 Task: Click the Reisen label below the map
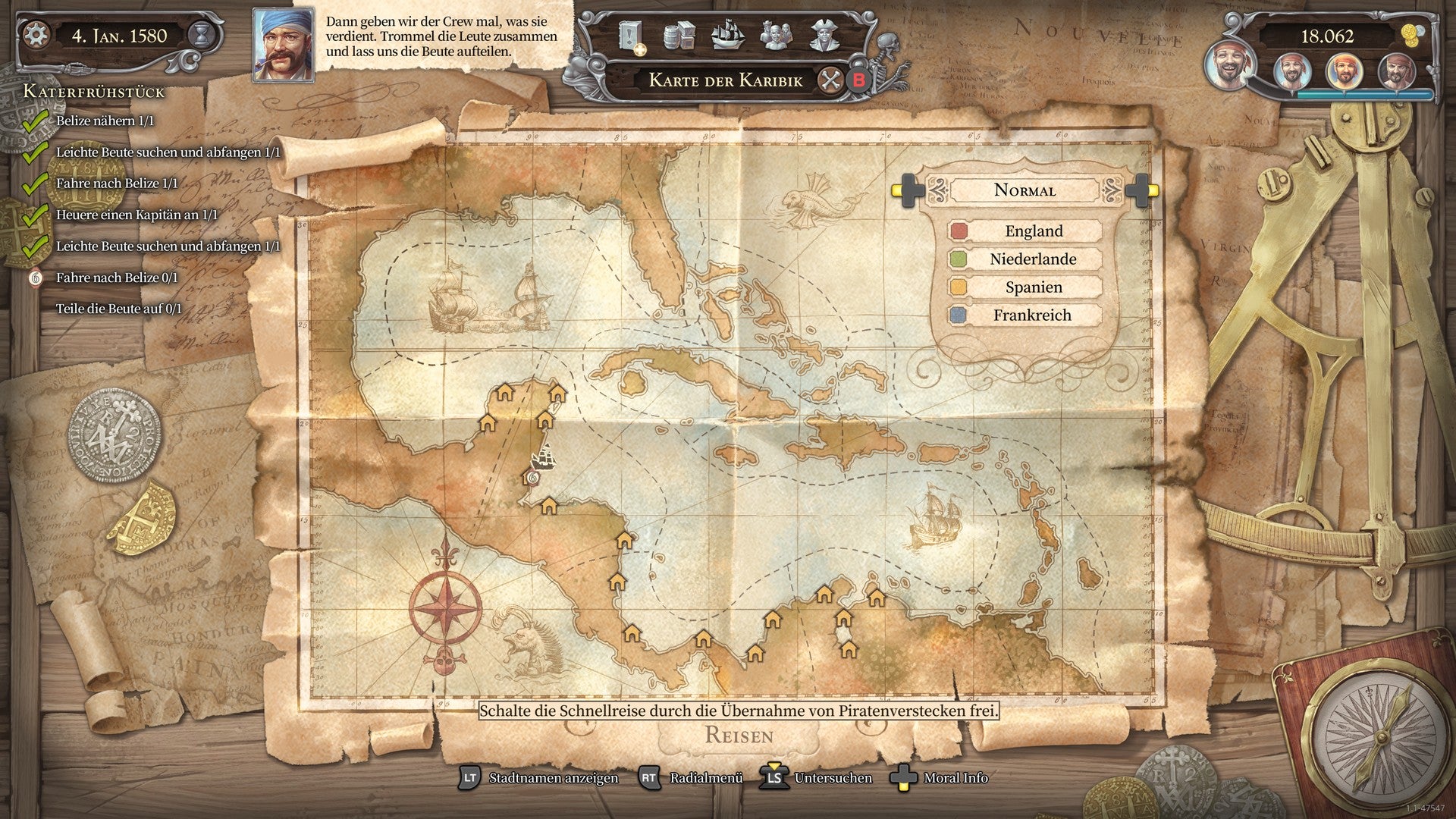741,734
